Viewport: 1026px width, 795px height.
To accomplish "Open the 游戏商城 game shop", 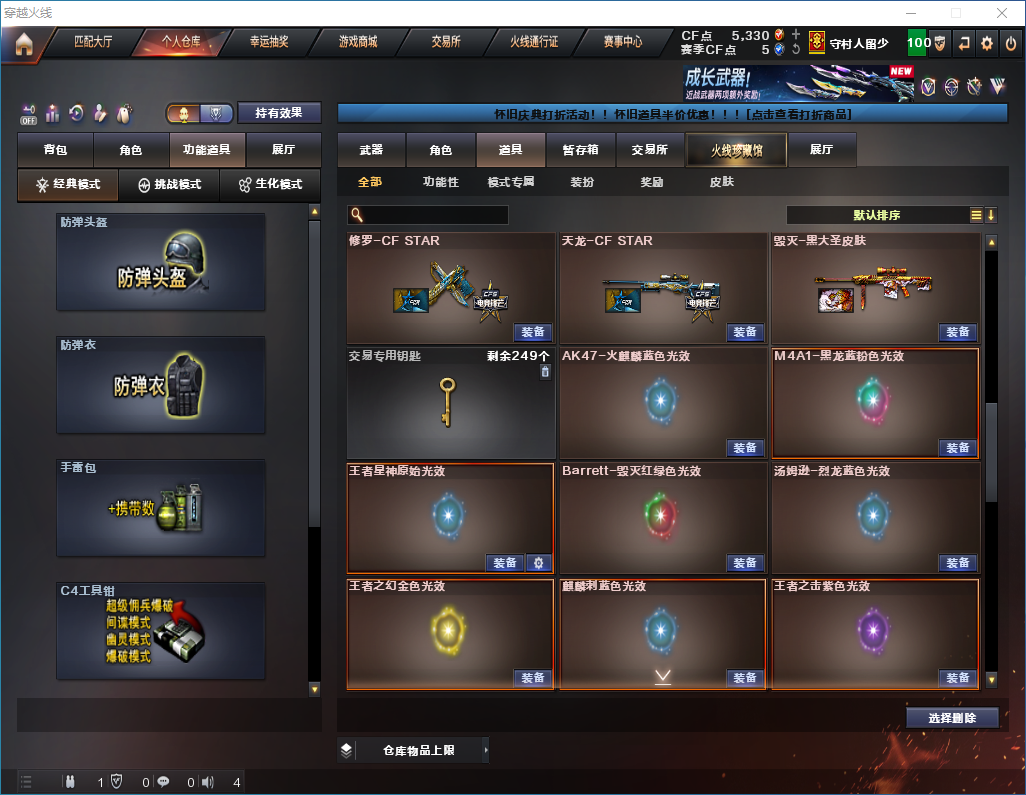I will pos(357,43).
